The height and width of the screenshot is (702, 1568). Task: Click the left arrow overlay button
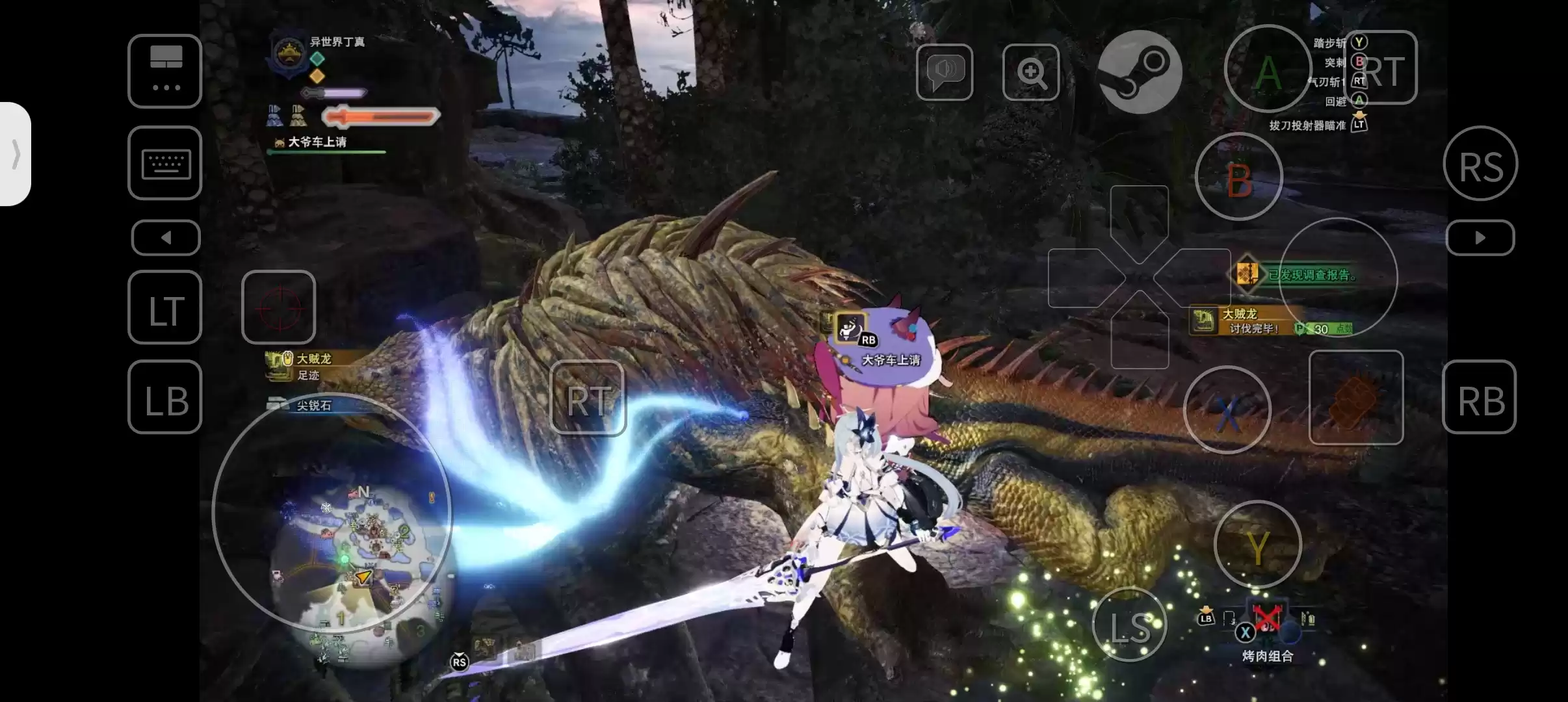(166, 238)
